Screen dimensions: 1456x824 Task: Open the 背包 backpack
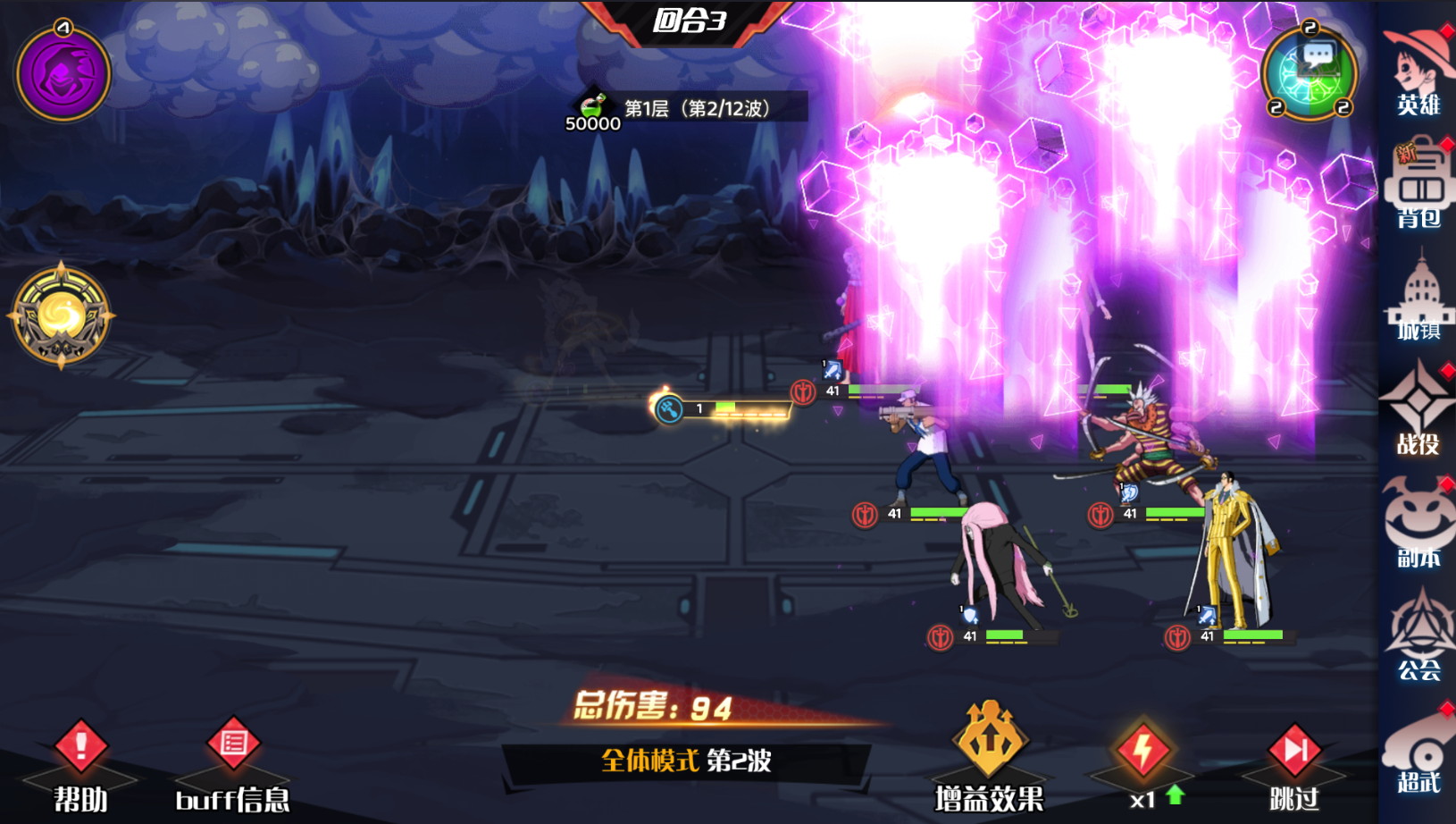1418,184
